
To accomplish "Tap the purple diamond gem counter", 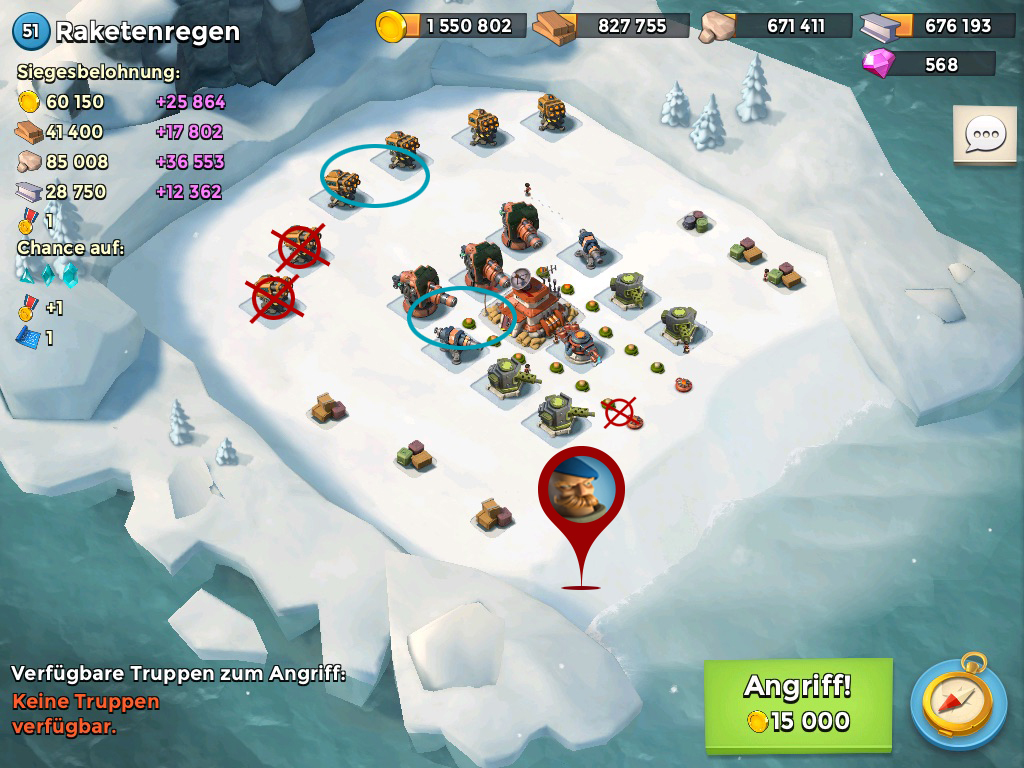I will [929, 64].
